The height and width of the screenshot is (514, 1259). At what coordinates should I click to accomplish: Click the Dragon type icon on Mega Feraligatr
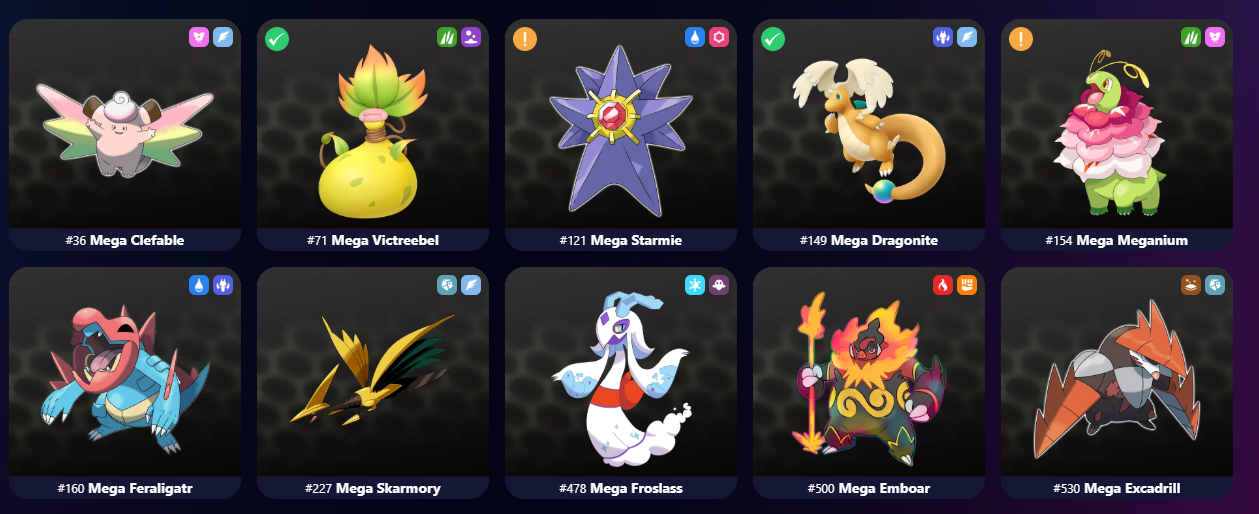click(223, 285)
